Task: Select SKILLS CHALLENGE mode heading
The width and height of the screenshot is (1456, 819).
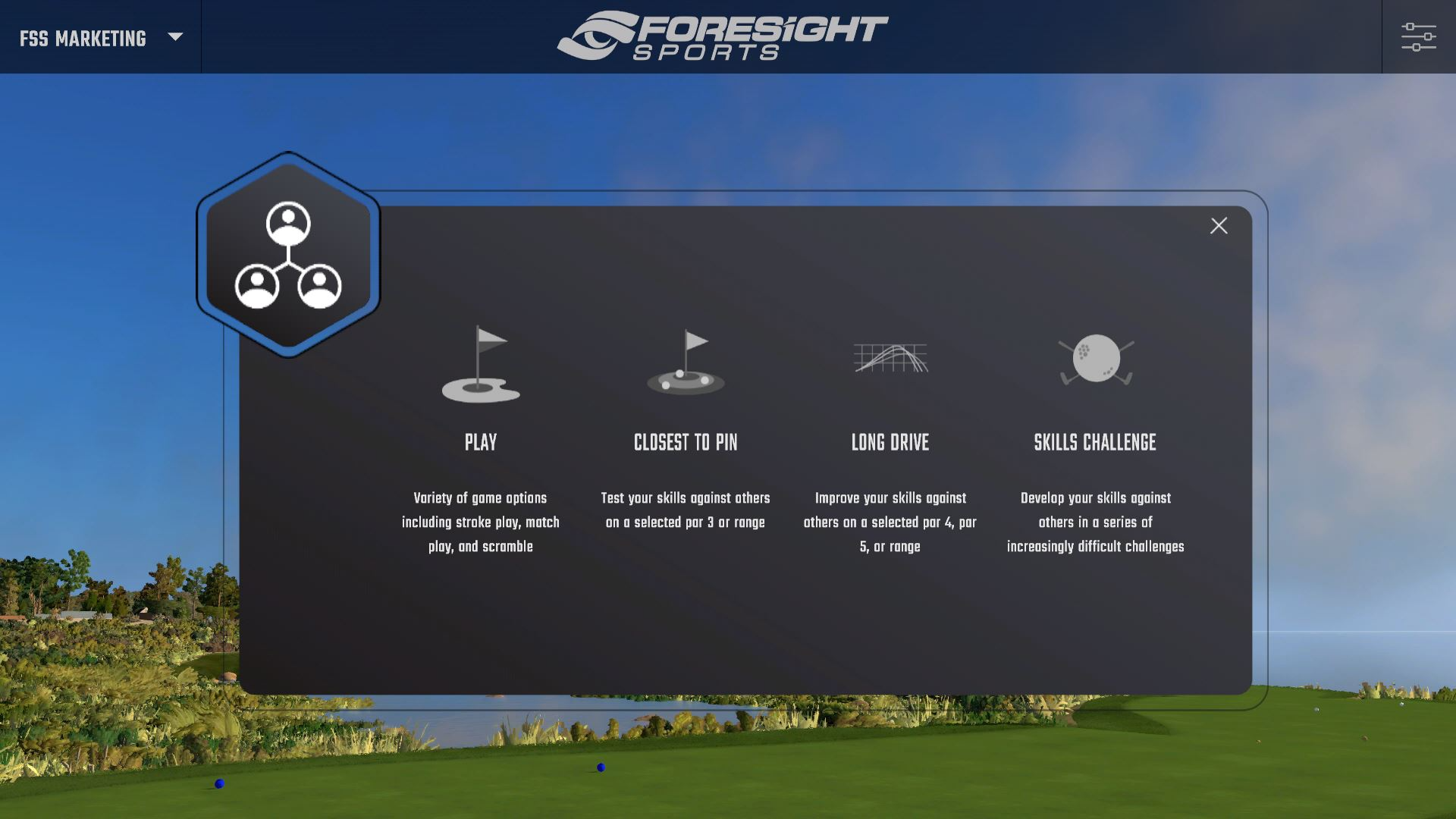Action: [x=1095, y=442]
